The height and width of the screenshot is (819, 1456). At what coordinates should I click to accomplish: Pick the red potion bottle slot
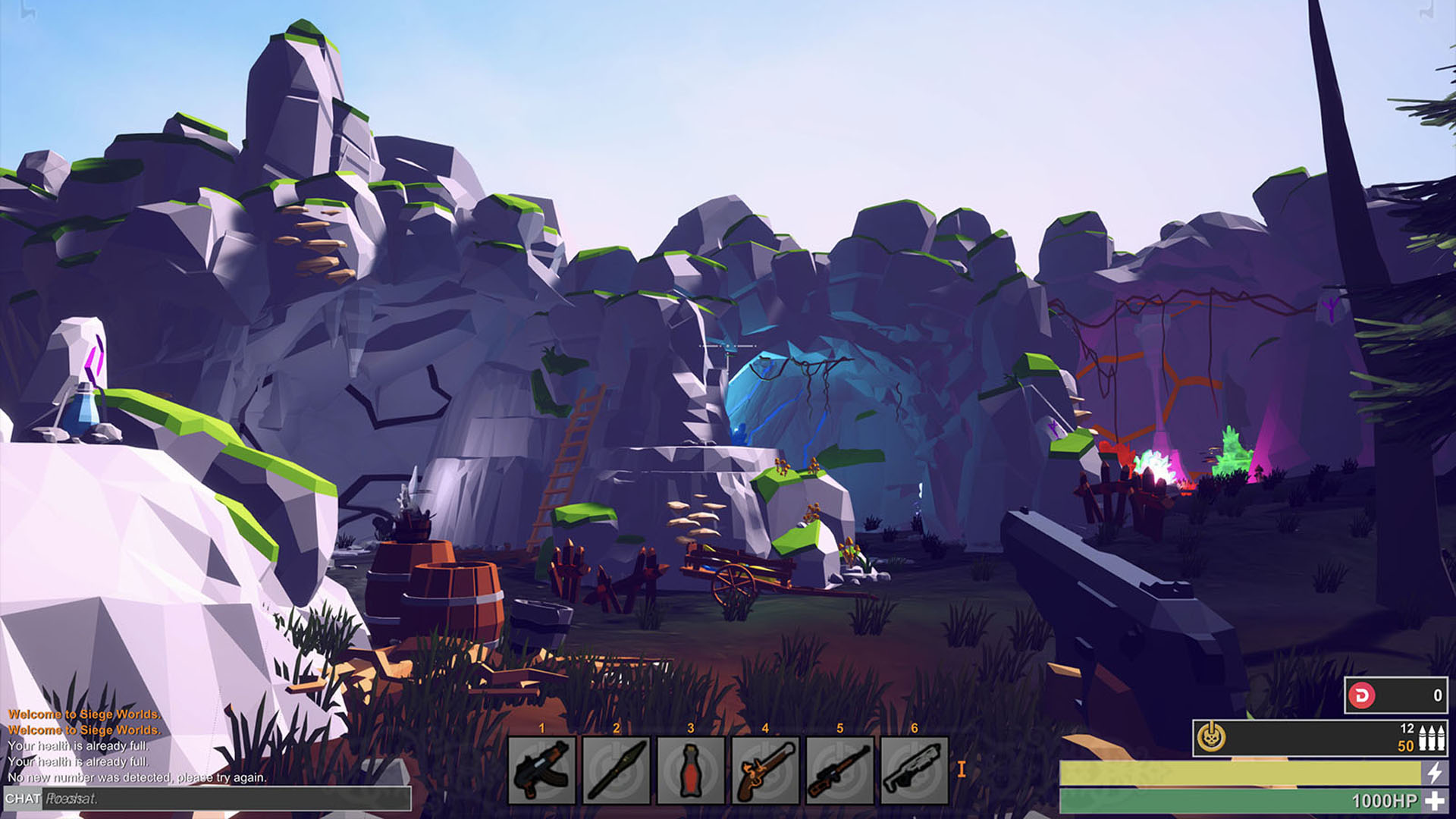(x=690, y=770)
